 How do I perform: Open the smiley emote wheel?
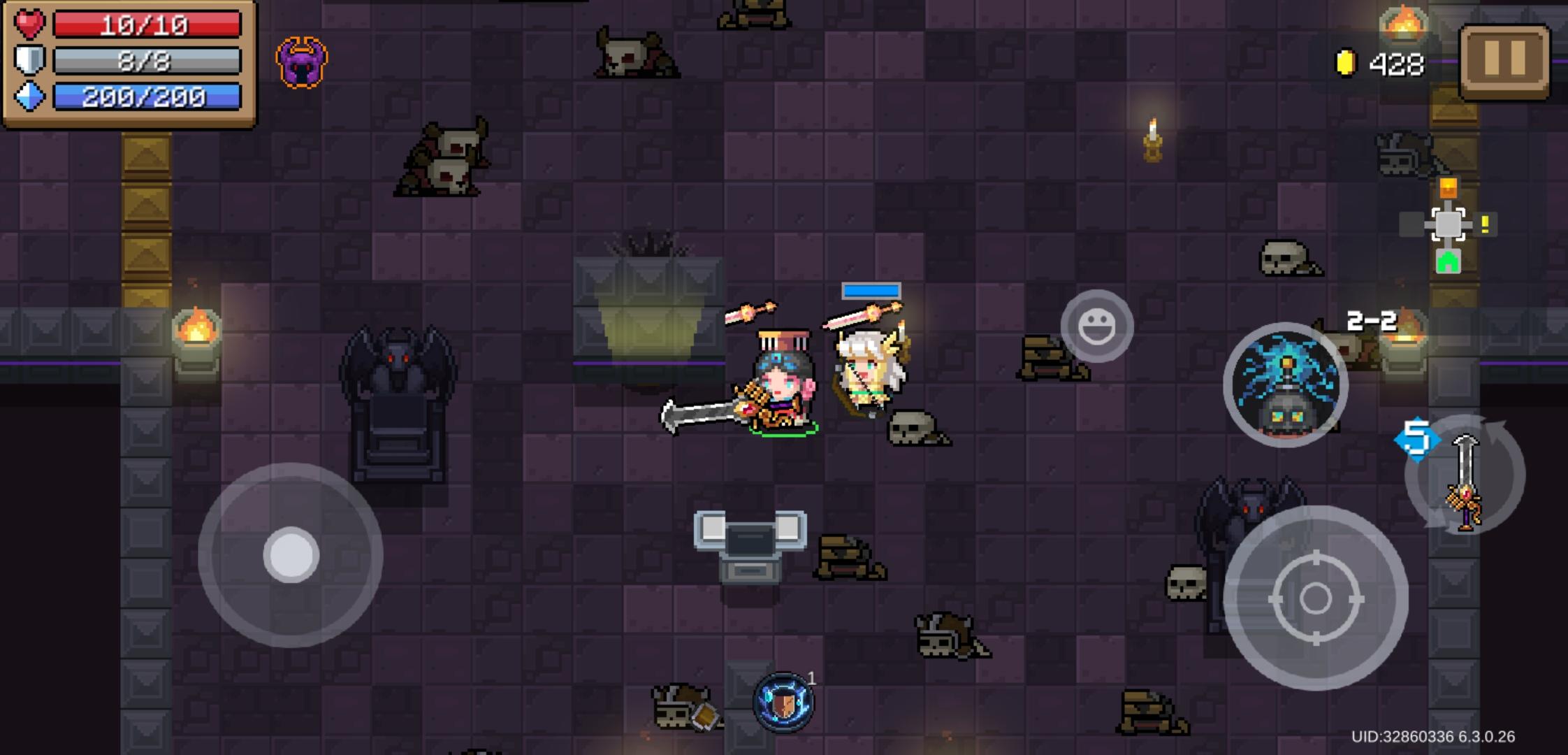point(1098,326)
